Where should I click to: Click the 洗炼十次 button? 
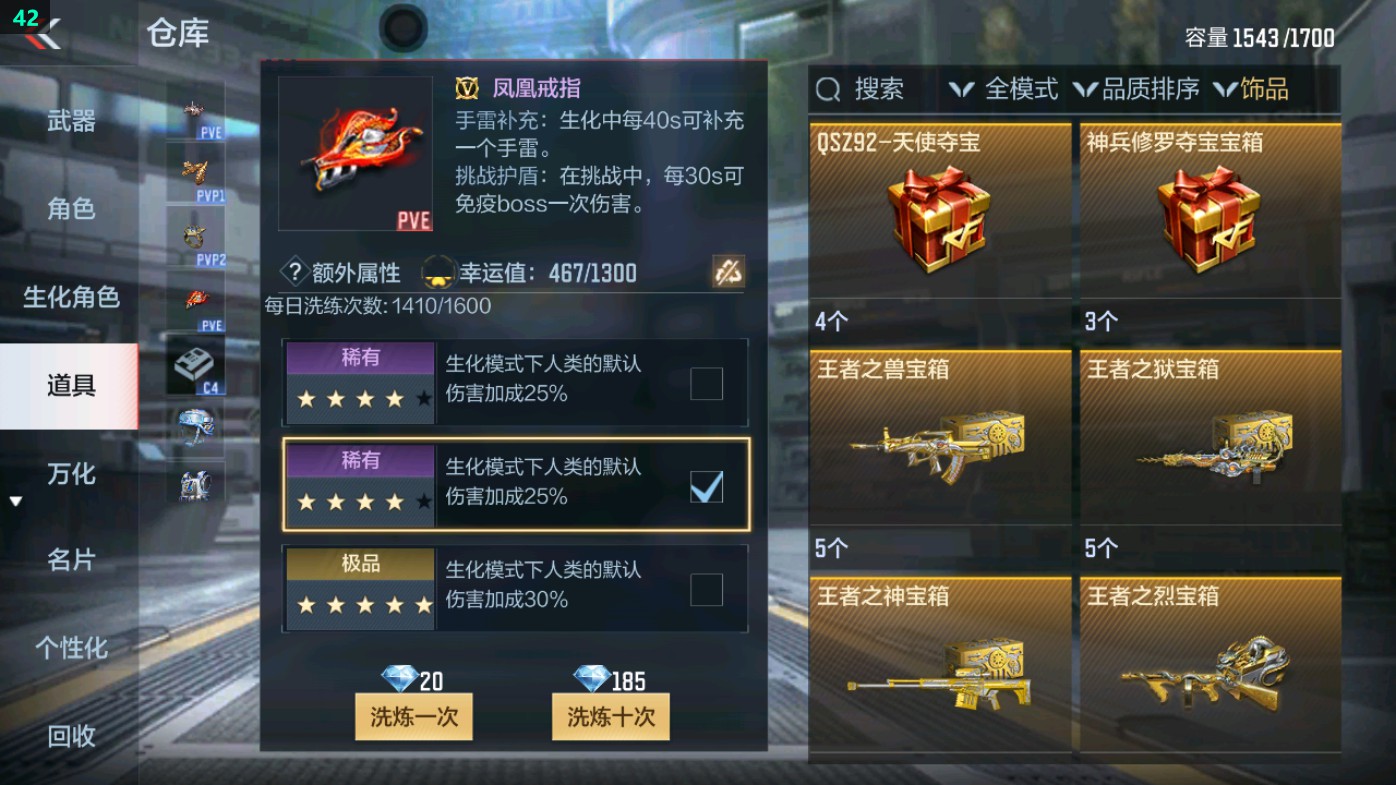[x=611, y=717]
